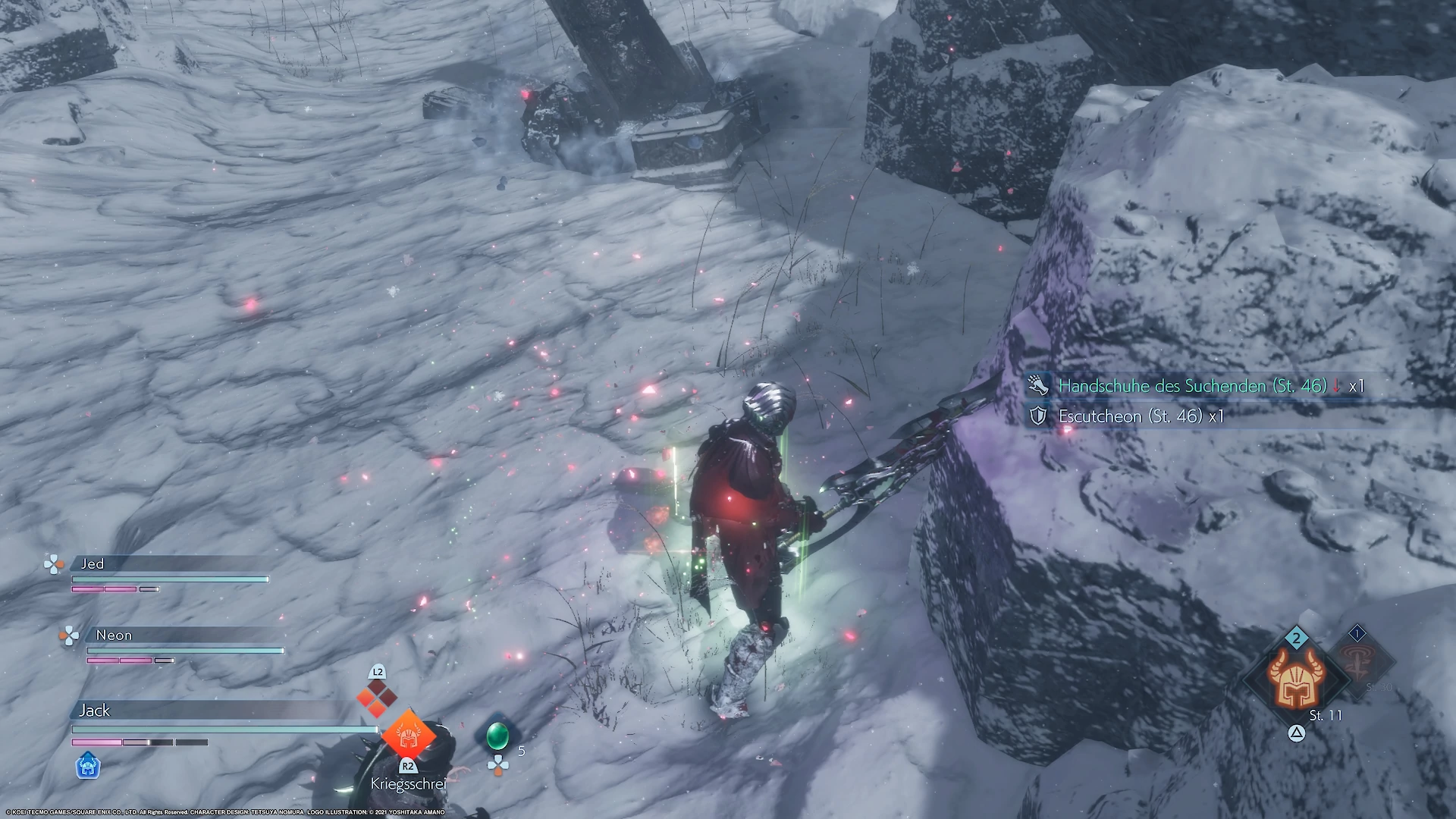Viewport: 1456px width, 819px height.
Task: Select Jack's name plate
Action: (x=95, y=711)
